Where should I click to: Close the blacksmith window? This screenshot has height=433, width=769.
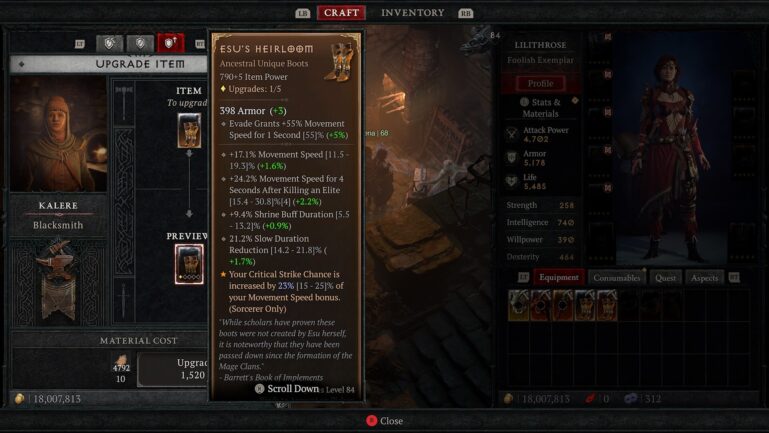(383, 421)
